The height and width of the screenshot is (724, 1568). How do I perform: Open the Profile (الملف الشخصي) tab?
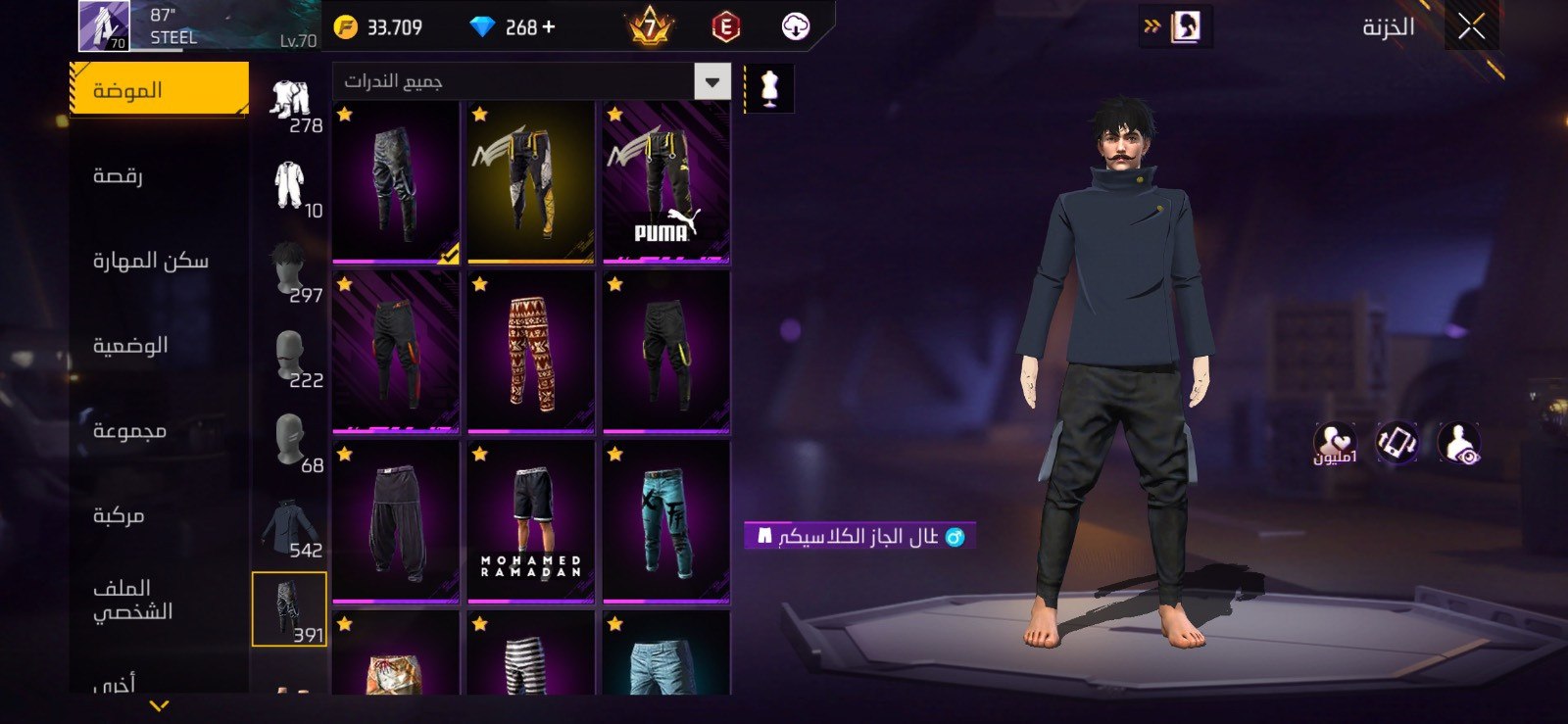pos(132,600)
